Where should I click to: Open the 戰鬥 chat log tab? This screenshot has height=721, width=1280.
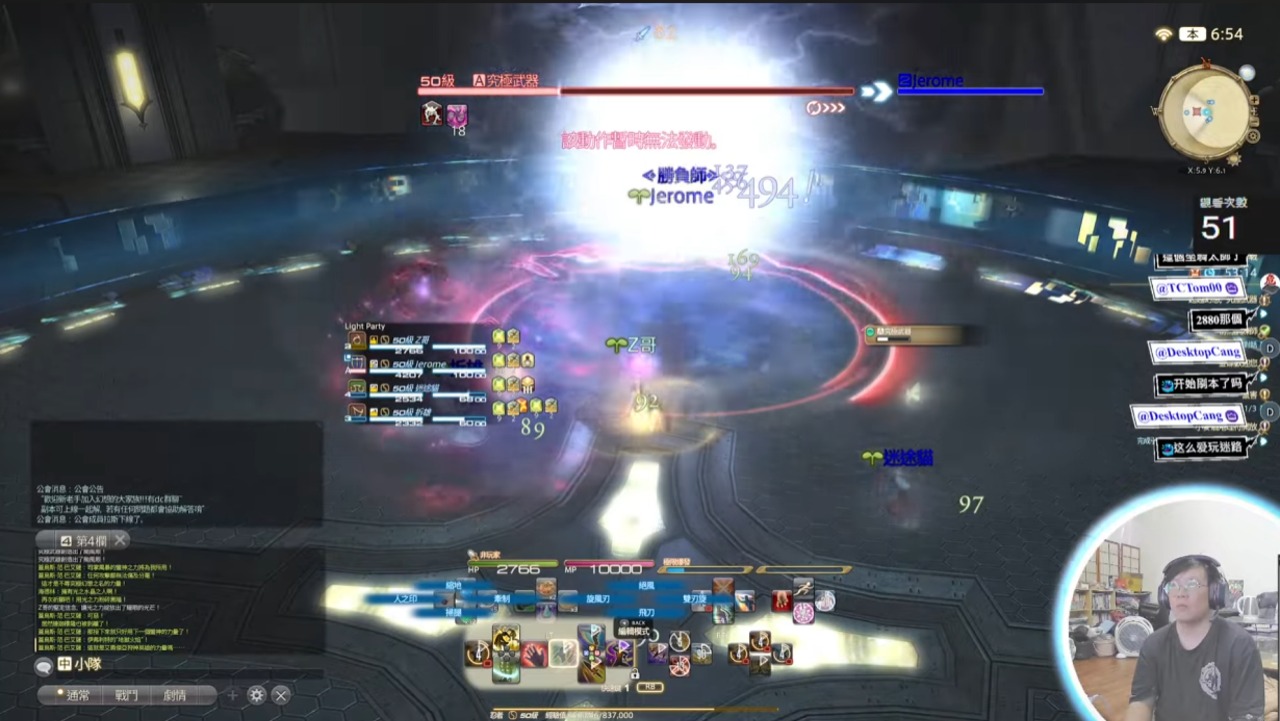click(126, 695)
